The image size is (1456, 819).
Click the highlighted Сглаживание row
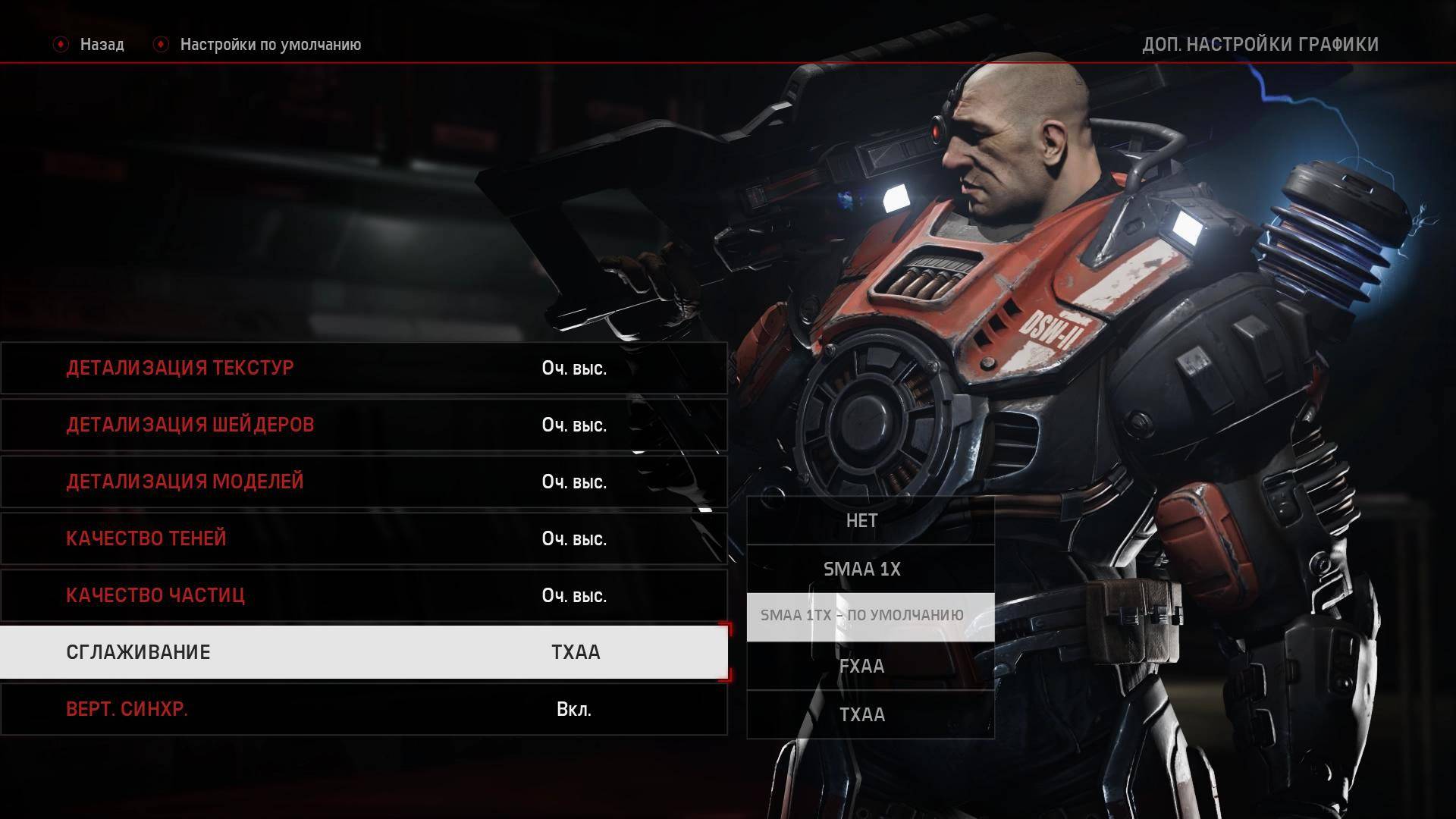pyautogui.click(x=364, y=652)
